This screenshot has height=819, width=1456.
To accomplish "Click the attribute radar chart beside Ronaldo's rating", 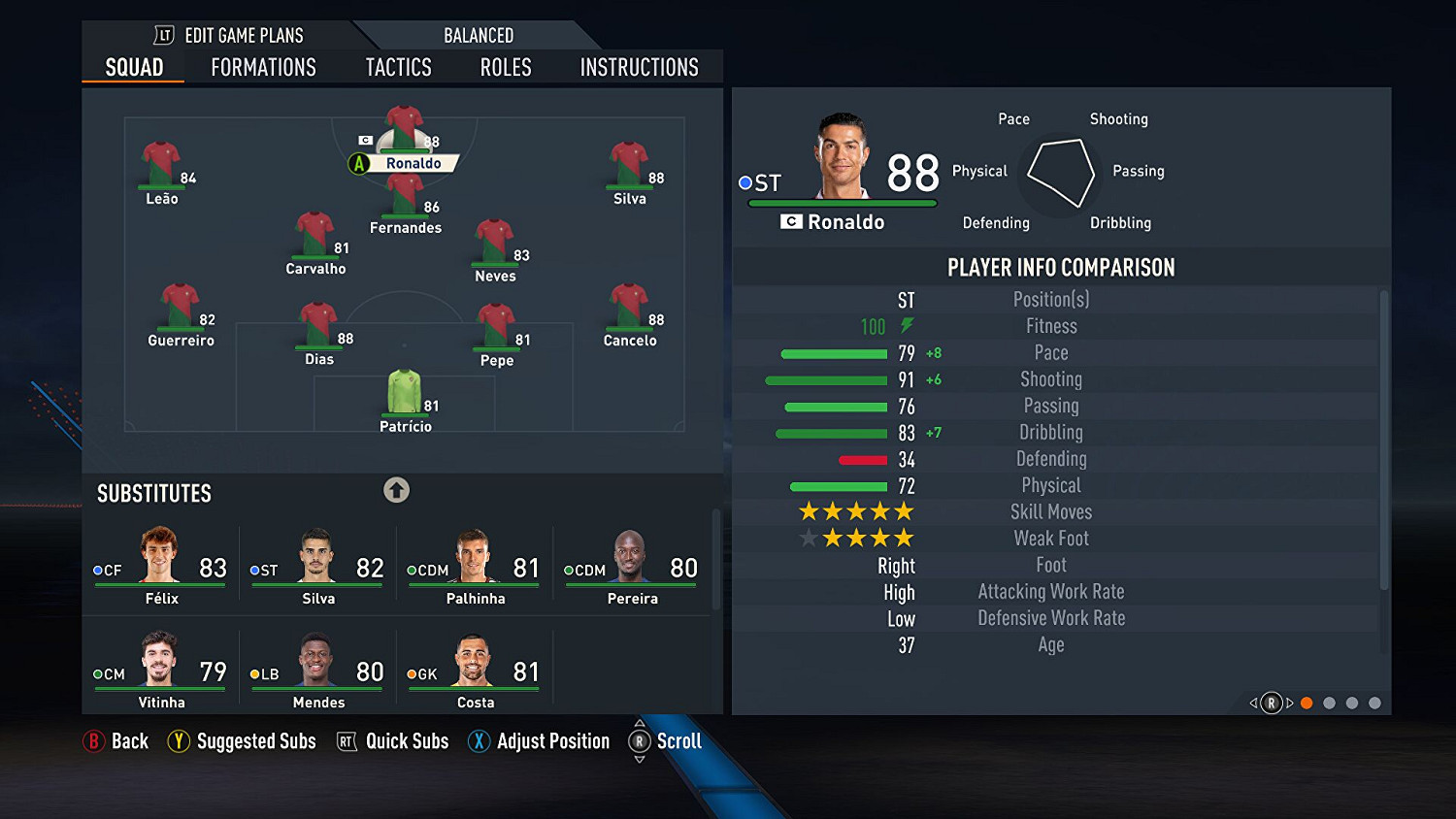I will (x=1059, y=173).
